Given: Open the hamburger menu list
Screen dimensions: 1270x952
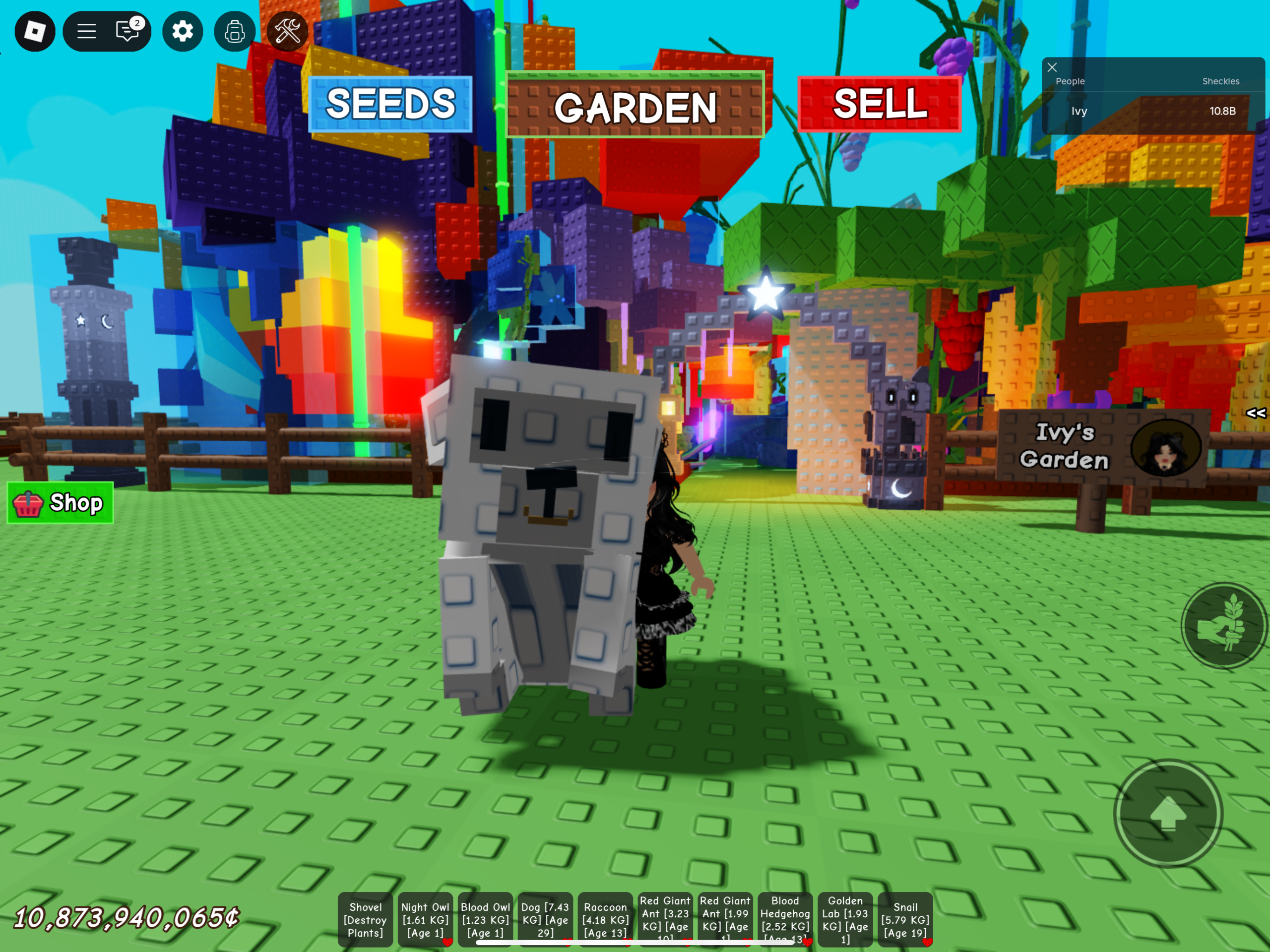Looking at the screenshot, I should tap(87, 31).
